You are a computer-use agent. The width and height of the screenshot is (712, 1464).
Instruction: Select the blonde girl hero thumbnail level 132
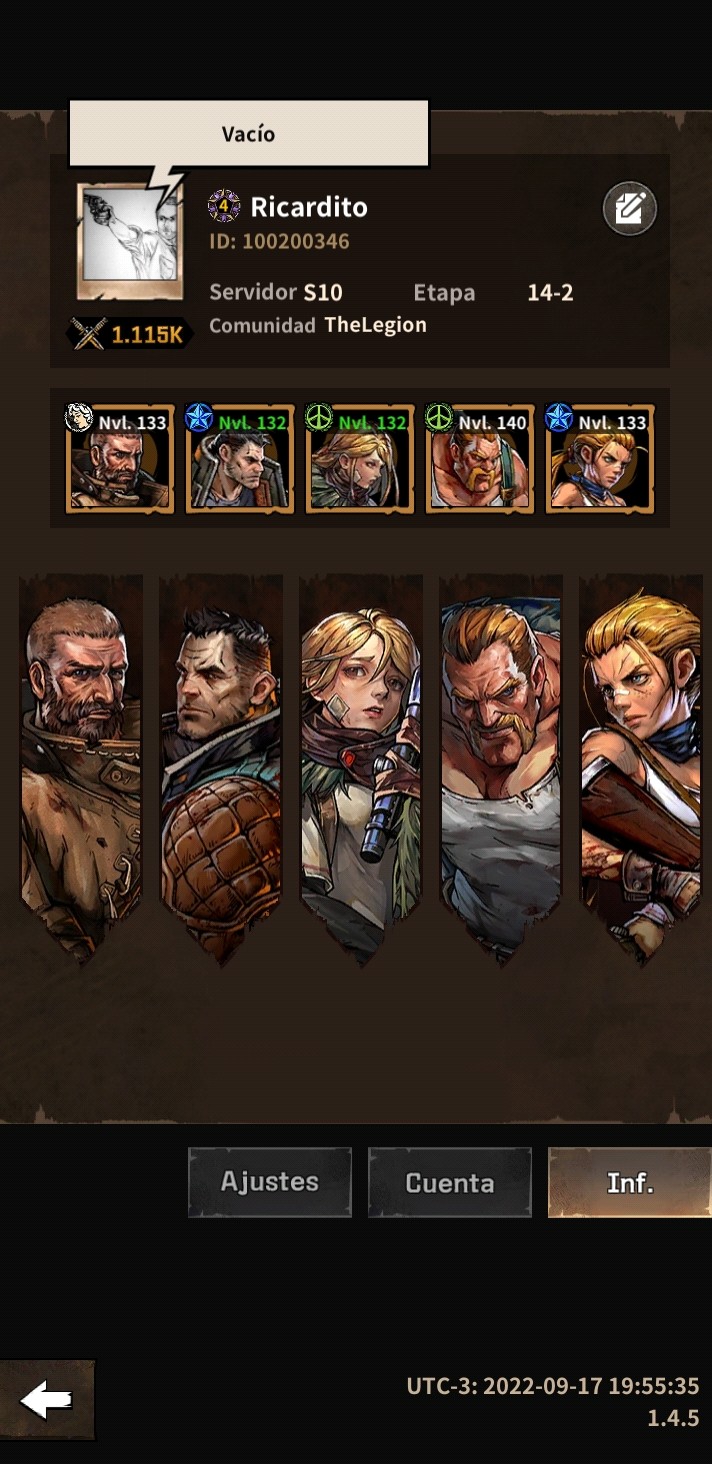(x=360, y=460)
